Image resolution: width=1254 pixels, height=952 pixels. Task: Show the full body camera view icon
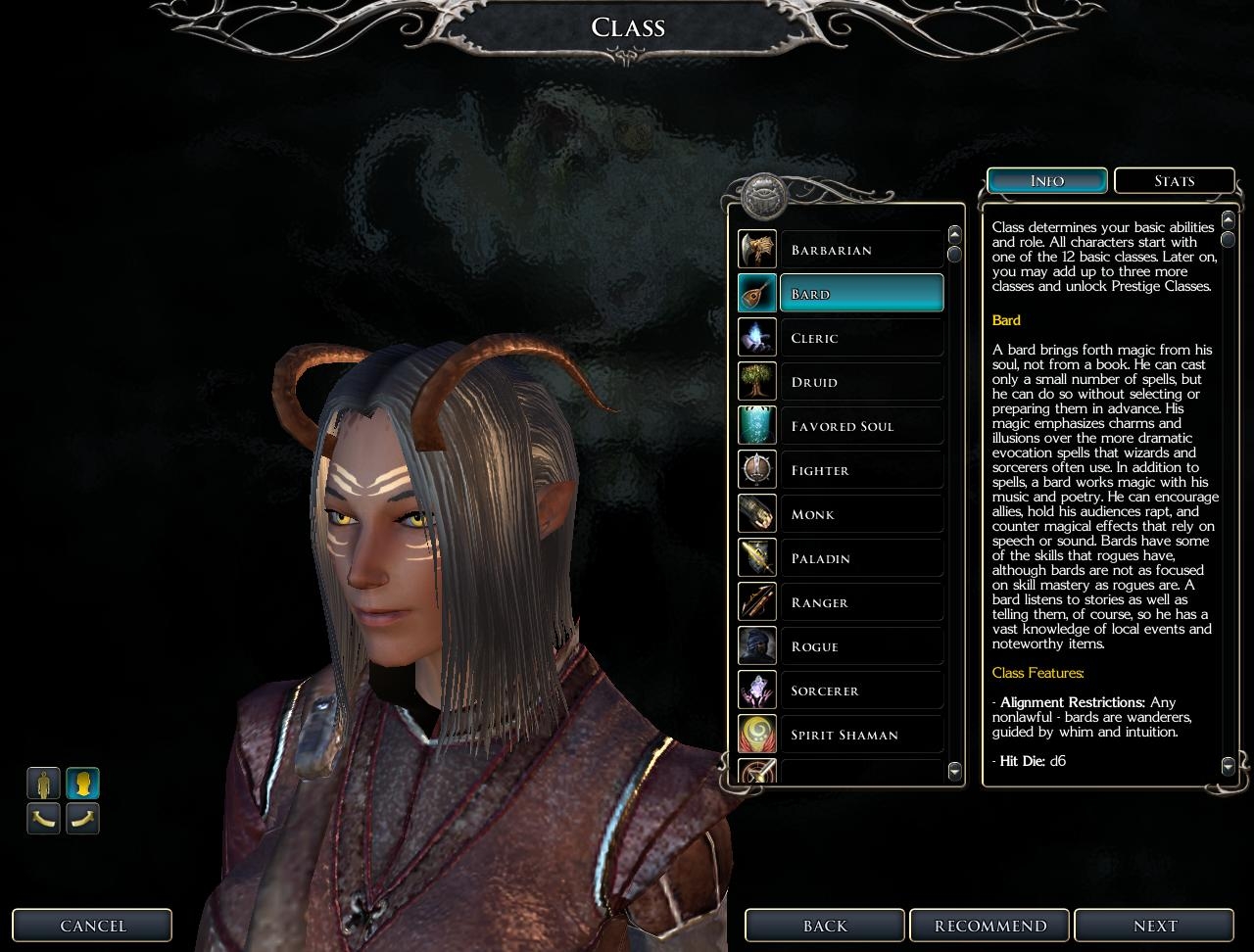[43, 784]
